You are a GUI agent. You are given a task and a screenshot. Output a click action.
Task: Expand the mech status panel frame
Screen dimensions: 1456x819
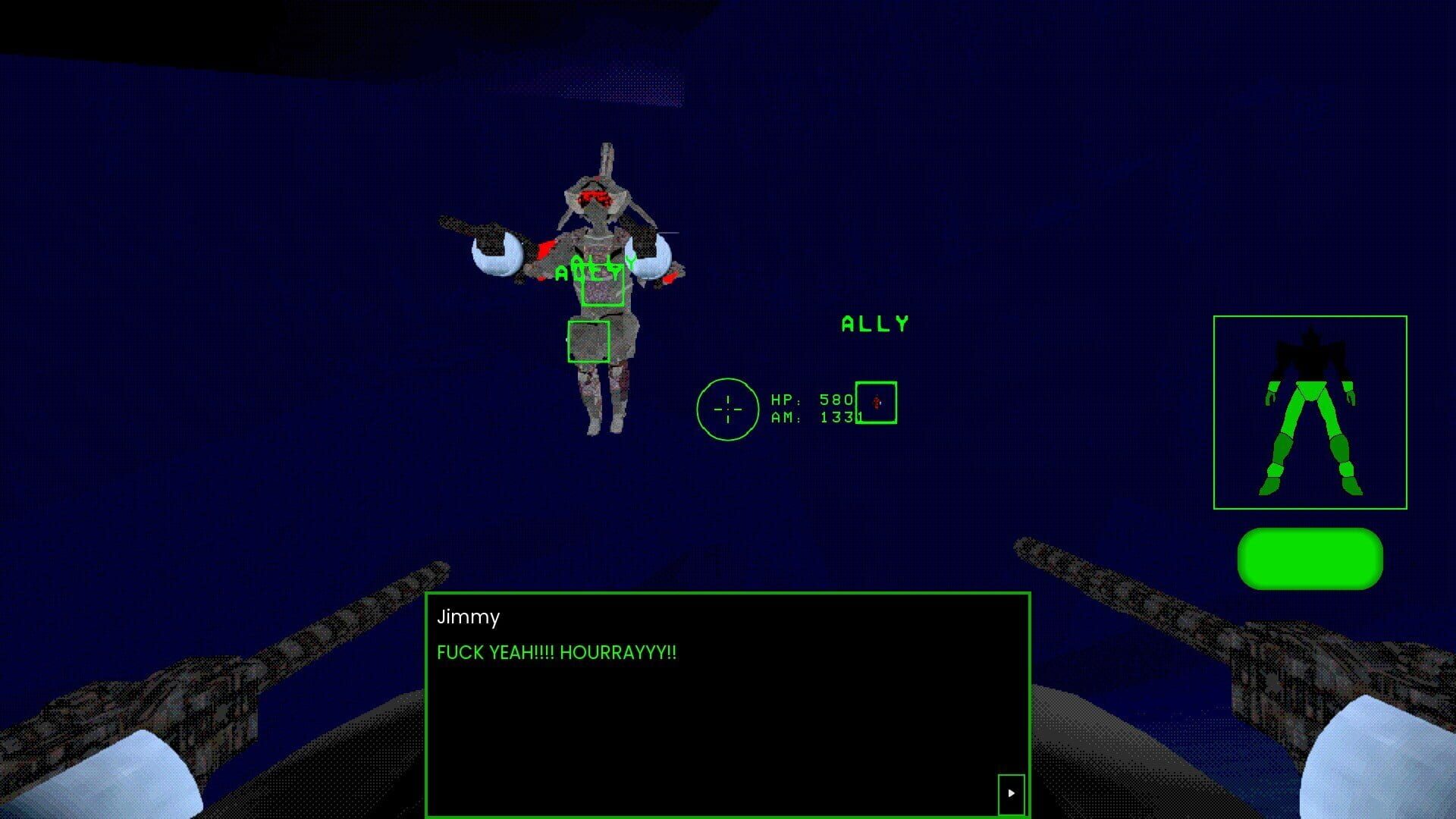[x=1310, y=317]
